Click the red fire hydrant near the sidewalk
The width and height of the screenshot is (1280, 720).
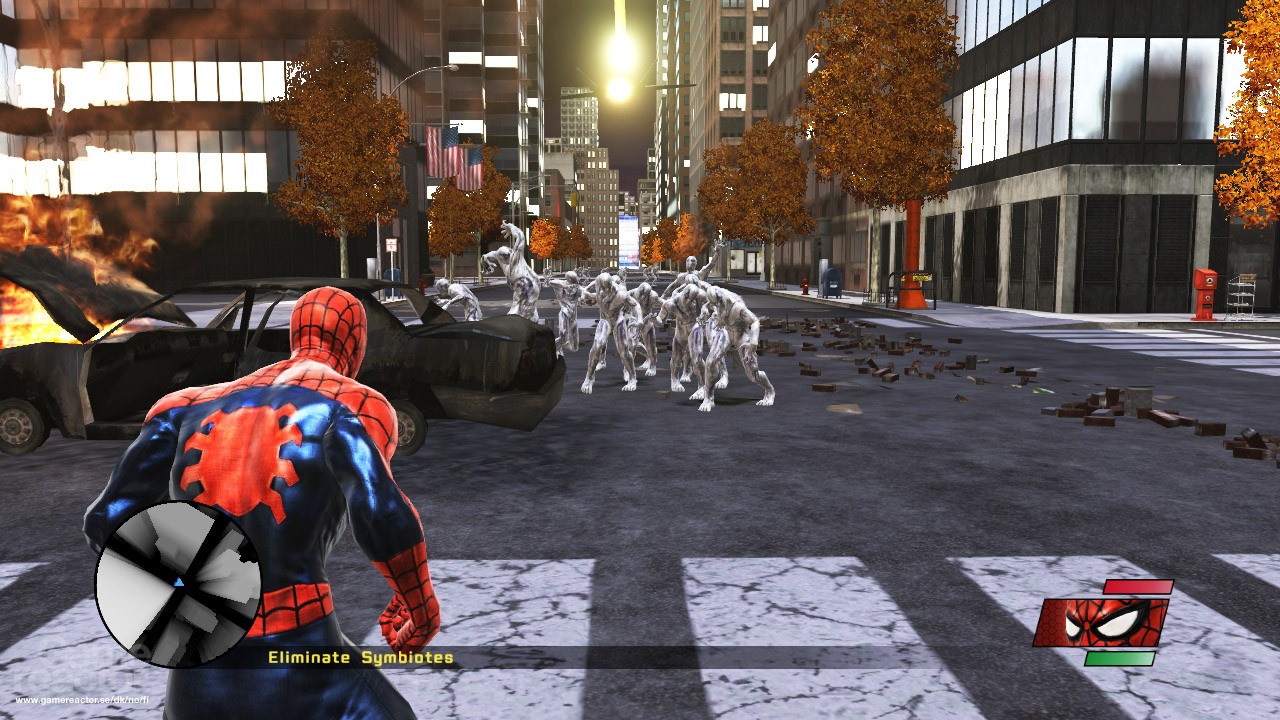pos(806,287)
